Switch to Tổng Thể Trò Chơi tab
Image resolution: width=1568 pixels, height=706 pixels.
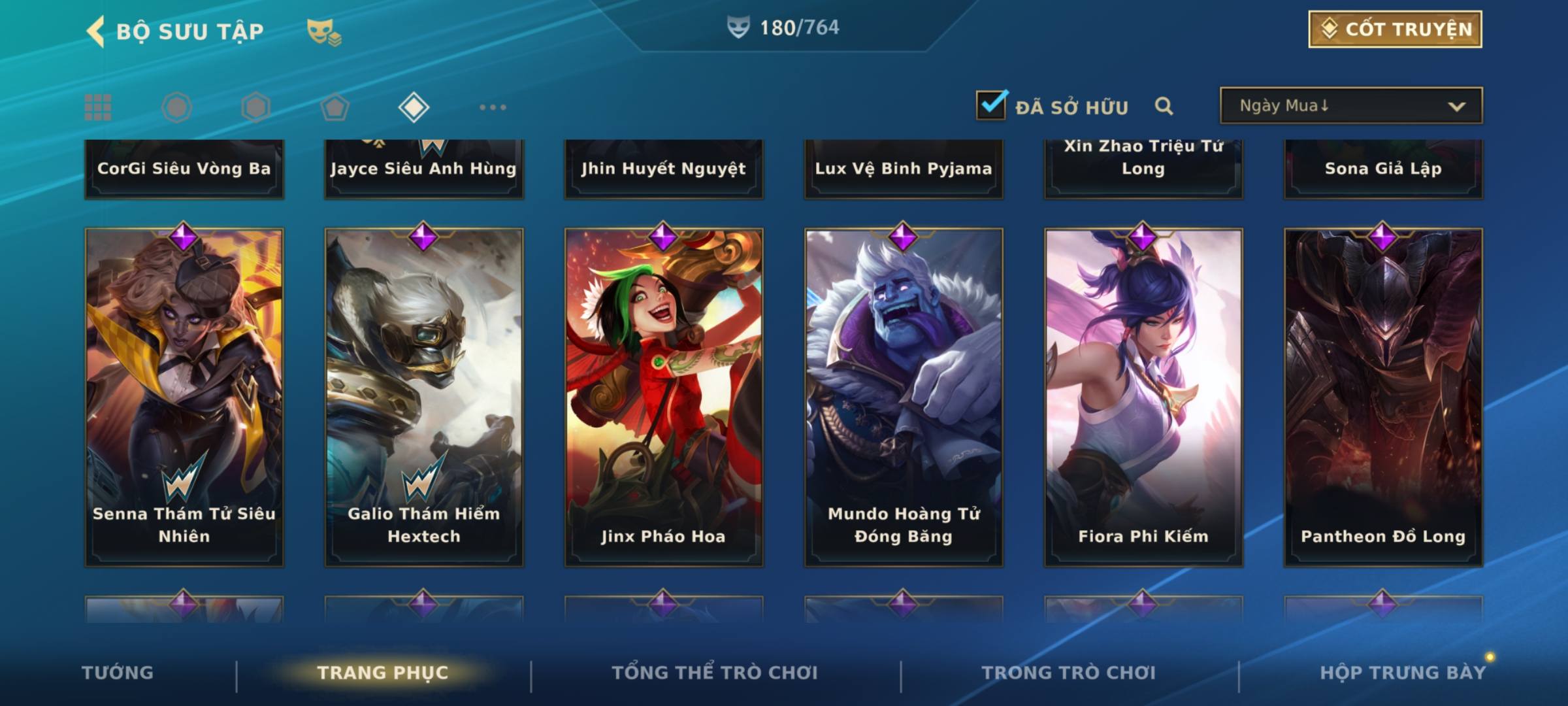click(715, 673)
